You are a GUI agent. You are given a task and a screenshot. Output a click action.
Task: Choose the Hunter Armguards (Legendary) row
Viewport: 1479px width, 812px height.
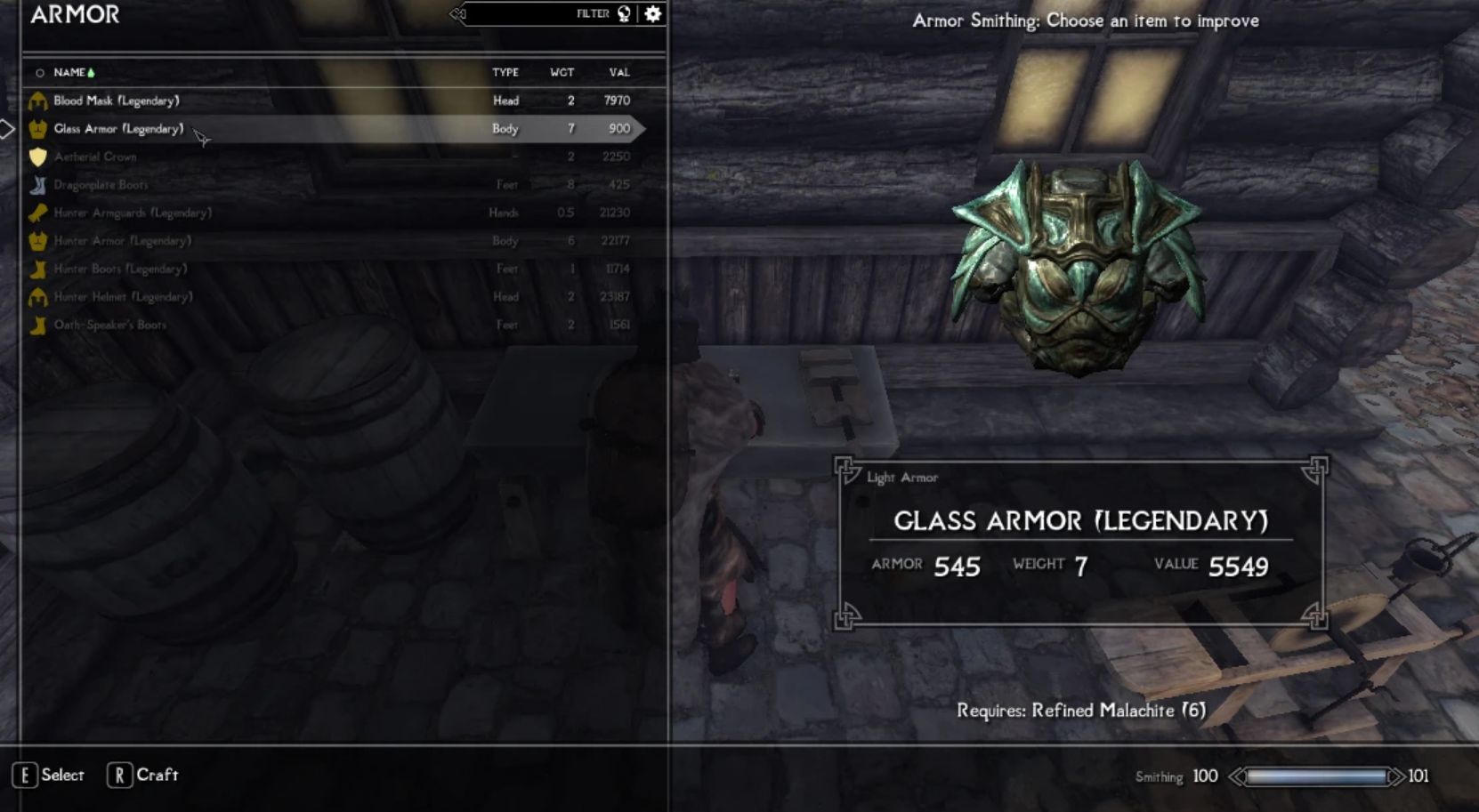pos(133,213)
